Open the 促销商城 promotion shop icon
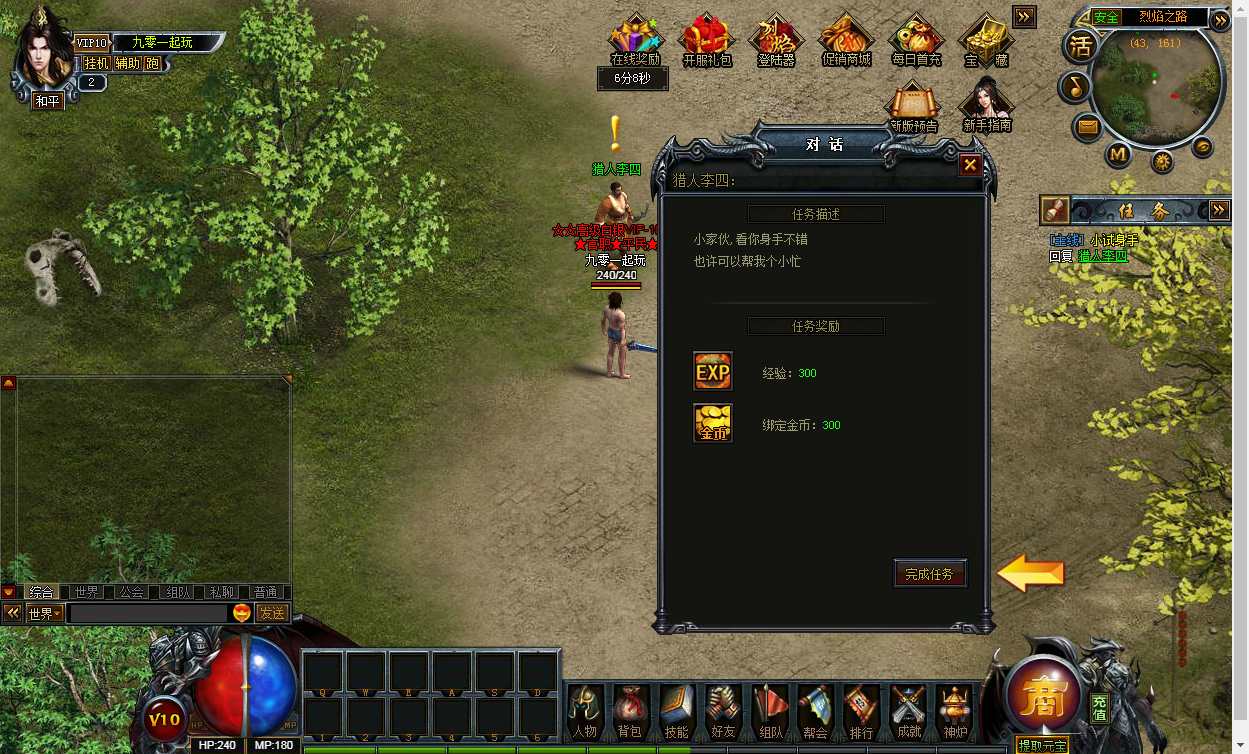Viewport: 1249px width, 754px height. (x=846, y=40)
